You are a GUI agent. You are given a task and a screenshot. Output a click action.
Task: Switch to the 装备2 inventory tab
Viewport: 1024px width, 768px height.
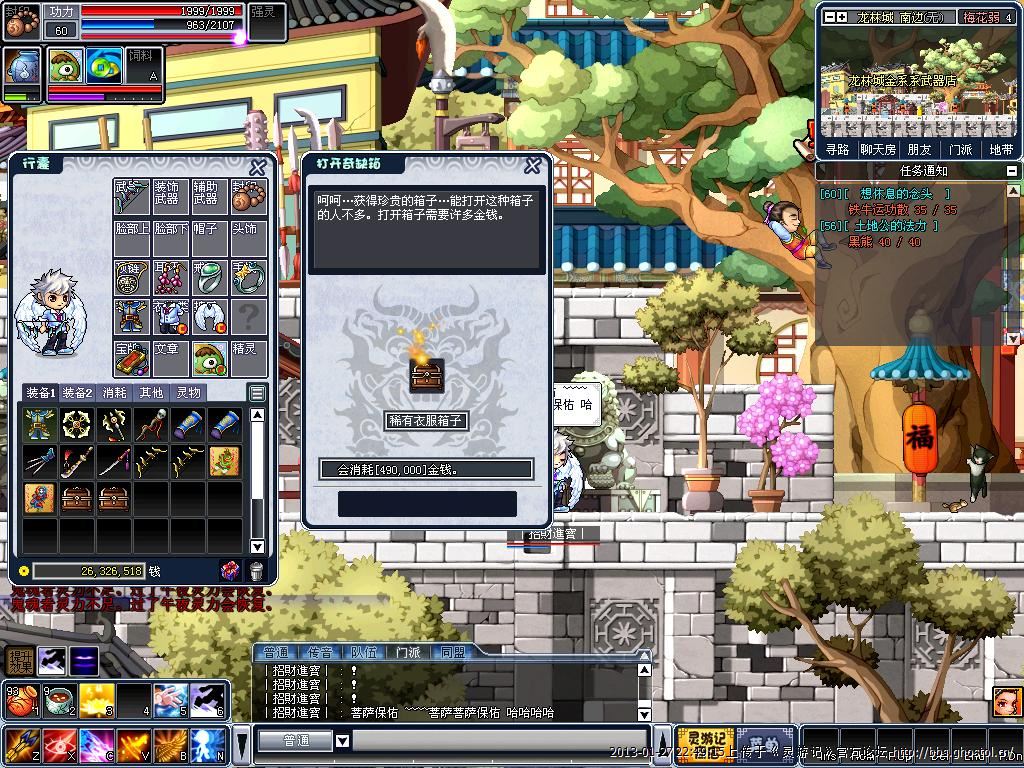77,393
